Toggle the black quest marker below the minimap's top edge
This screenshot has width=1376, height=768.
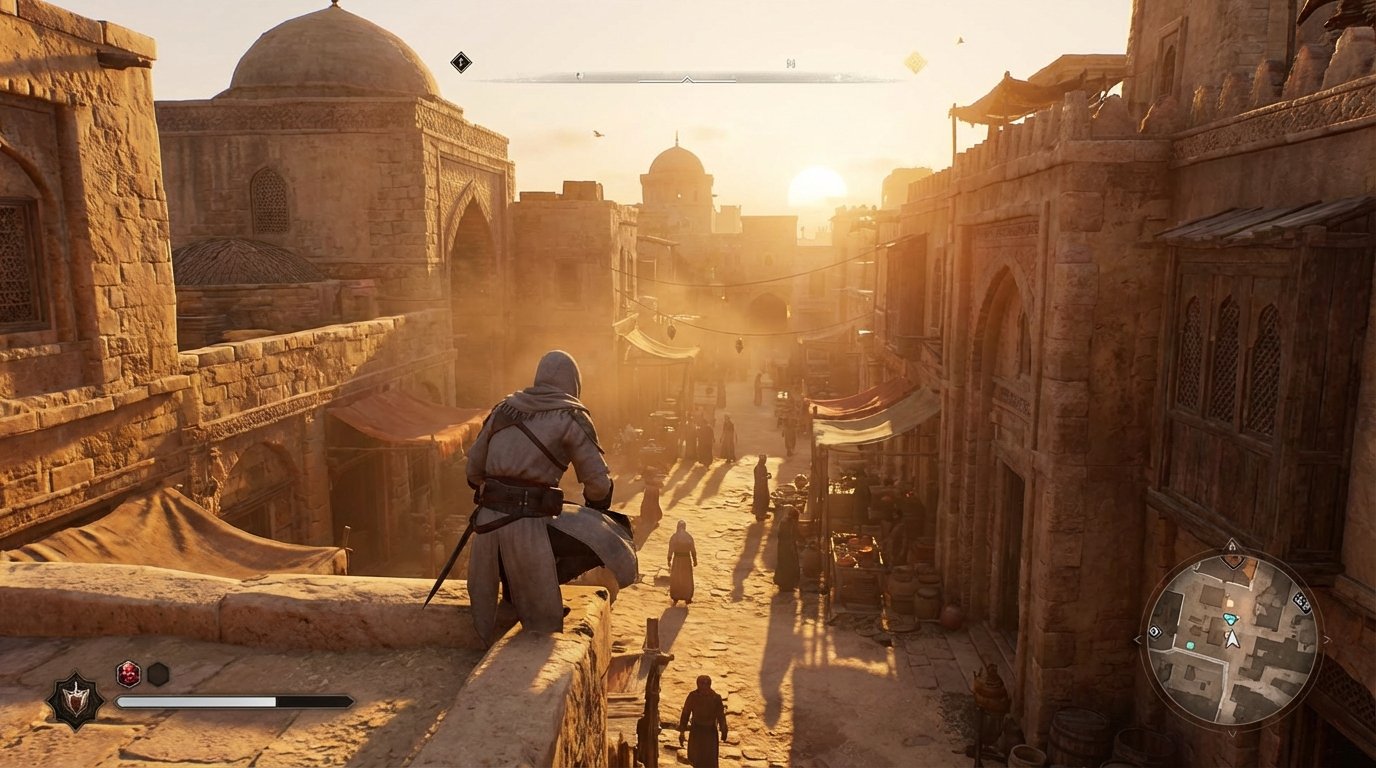click(1232, 563)
